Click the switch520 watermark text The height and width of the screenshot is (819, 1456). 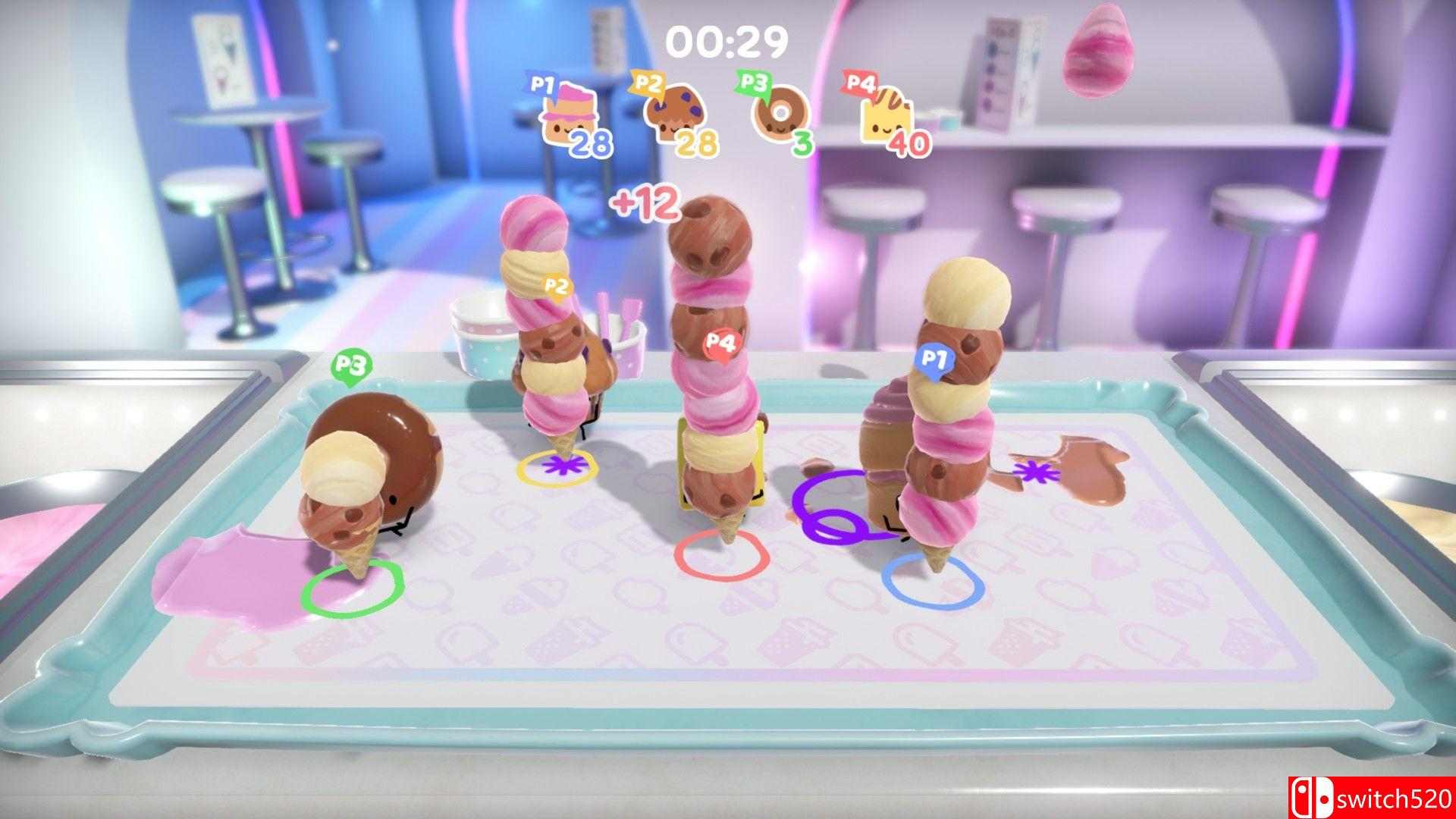tap(1388, 798)
